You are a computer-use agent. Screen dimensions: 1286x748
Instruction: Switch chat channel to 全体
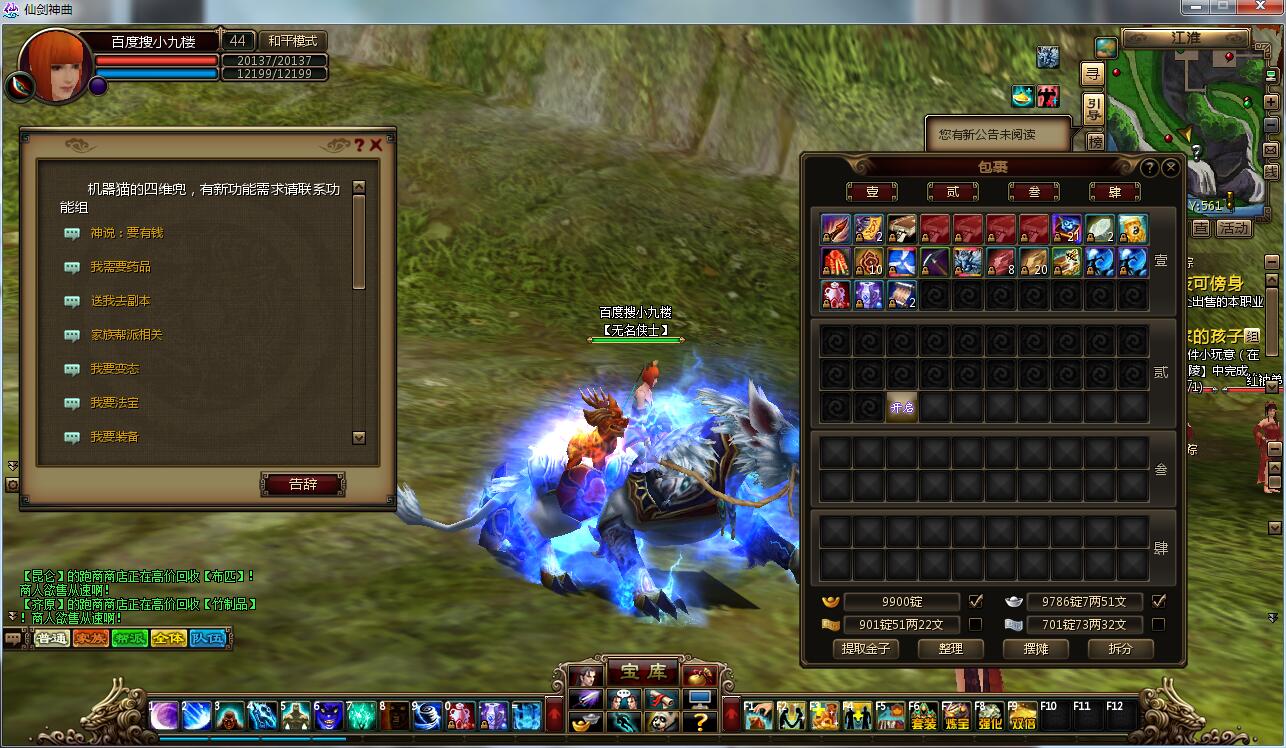168,638
